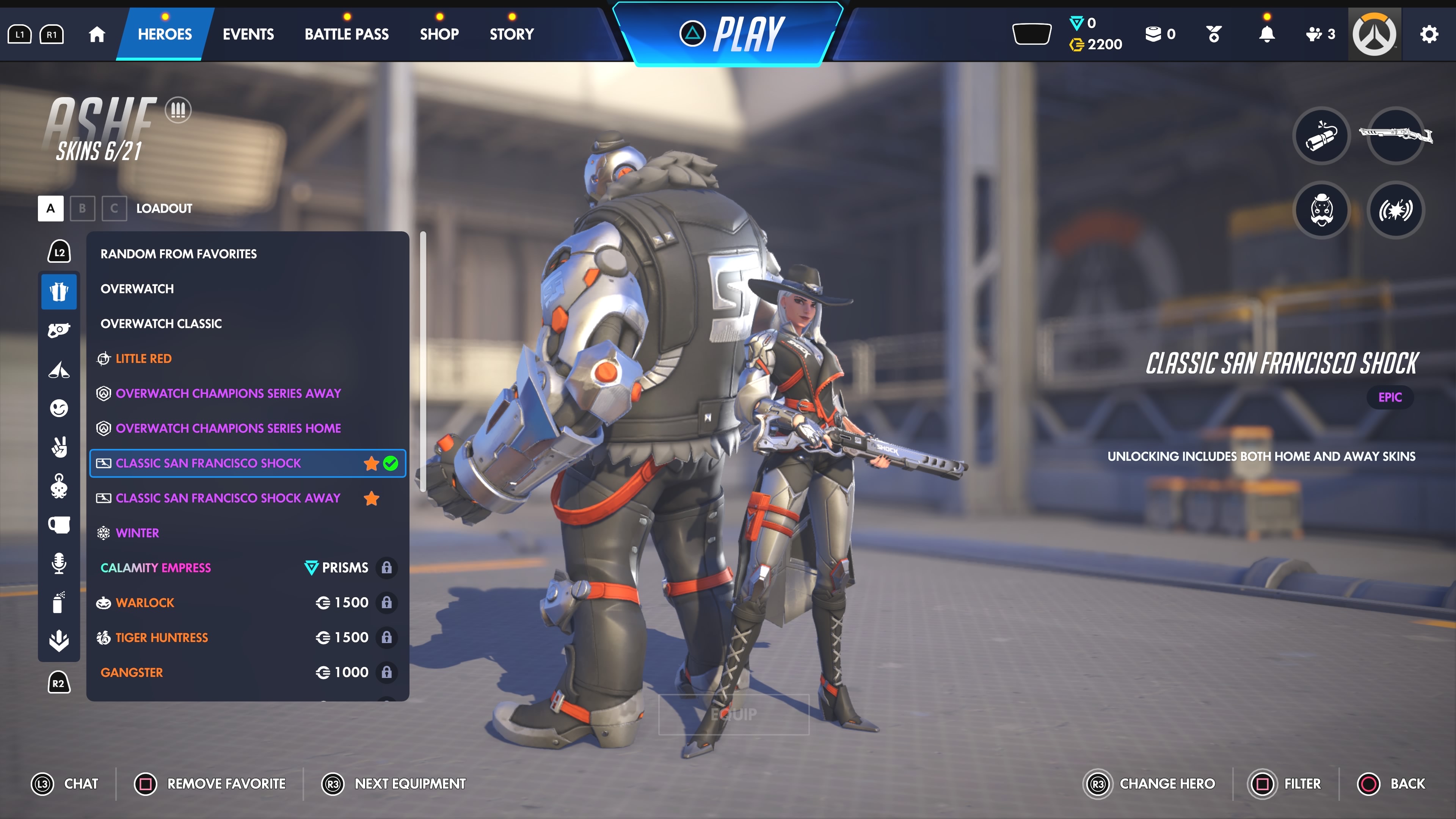
Task: Select the locked Calamity Empress skin
Action: [x=155, y=568]
